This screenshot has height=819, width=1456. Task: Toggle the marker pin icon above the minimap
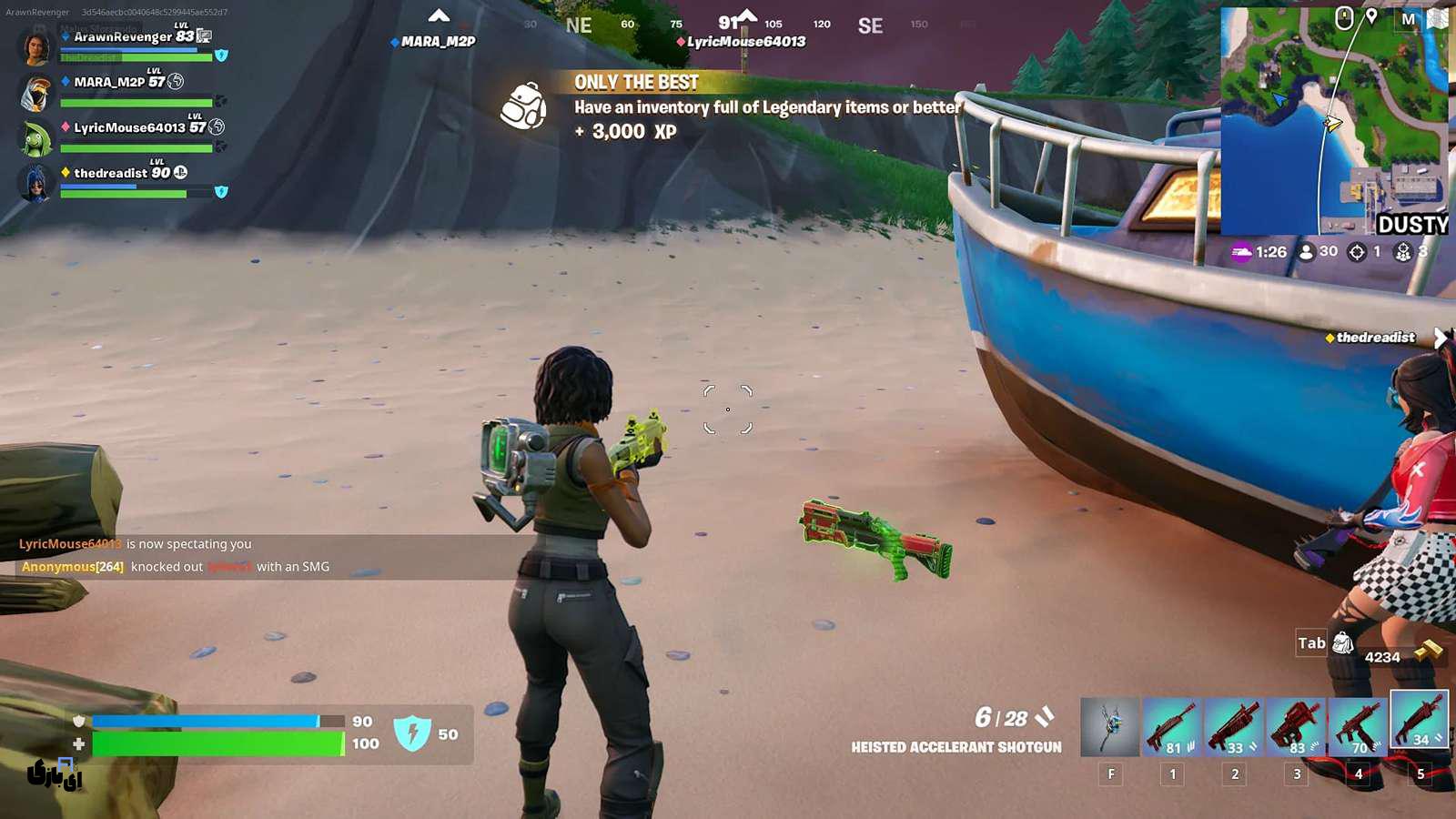coord(1371,15)
